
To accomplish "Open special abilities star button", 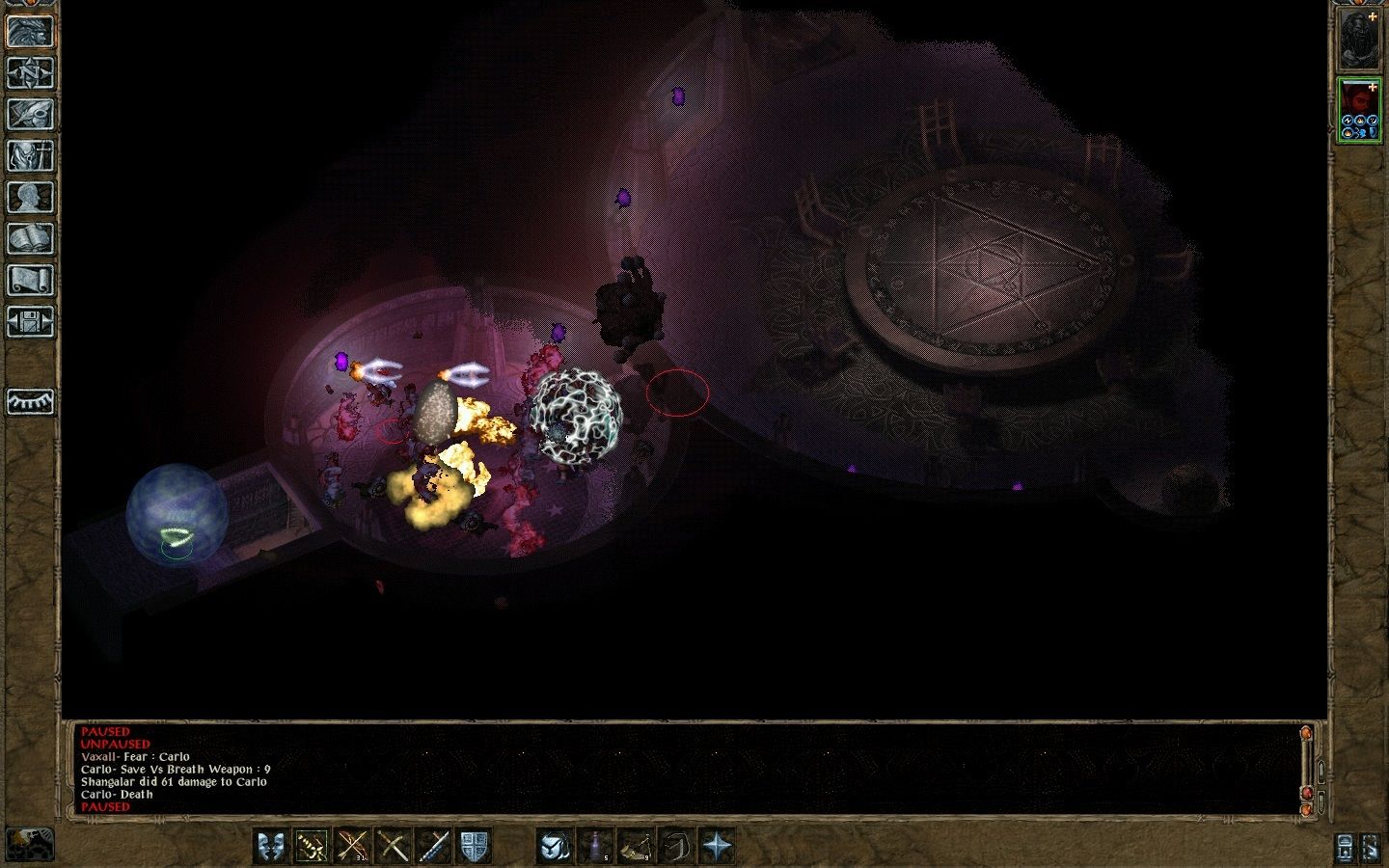I will 717,846.
